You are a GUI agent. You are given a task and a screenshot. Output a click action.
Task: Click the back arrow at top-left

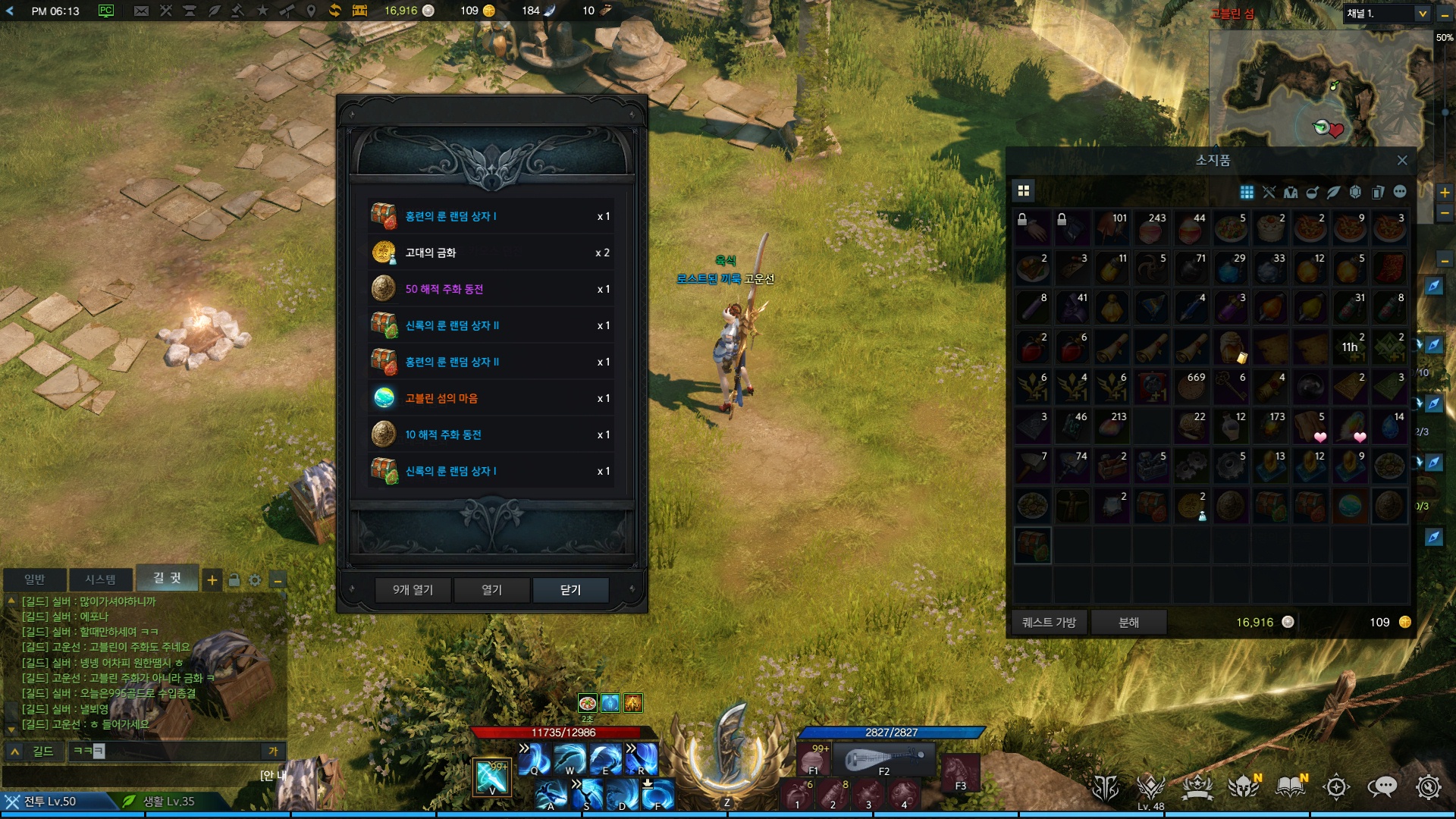(10, 11)
